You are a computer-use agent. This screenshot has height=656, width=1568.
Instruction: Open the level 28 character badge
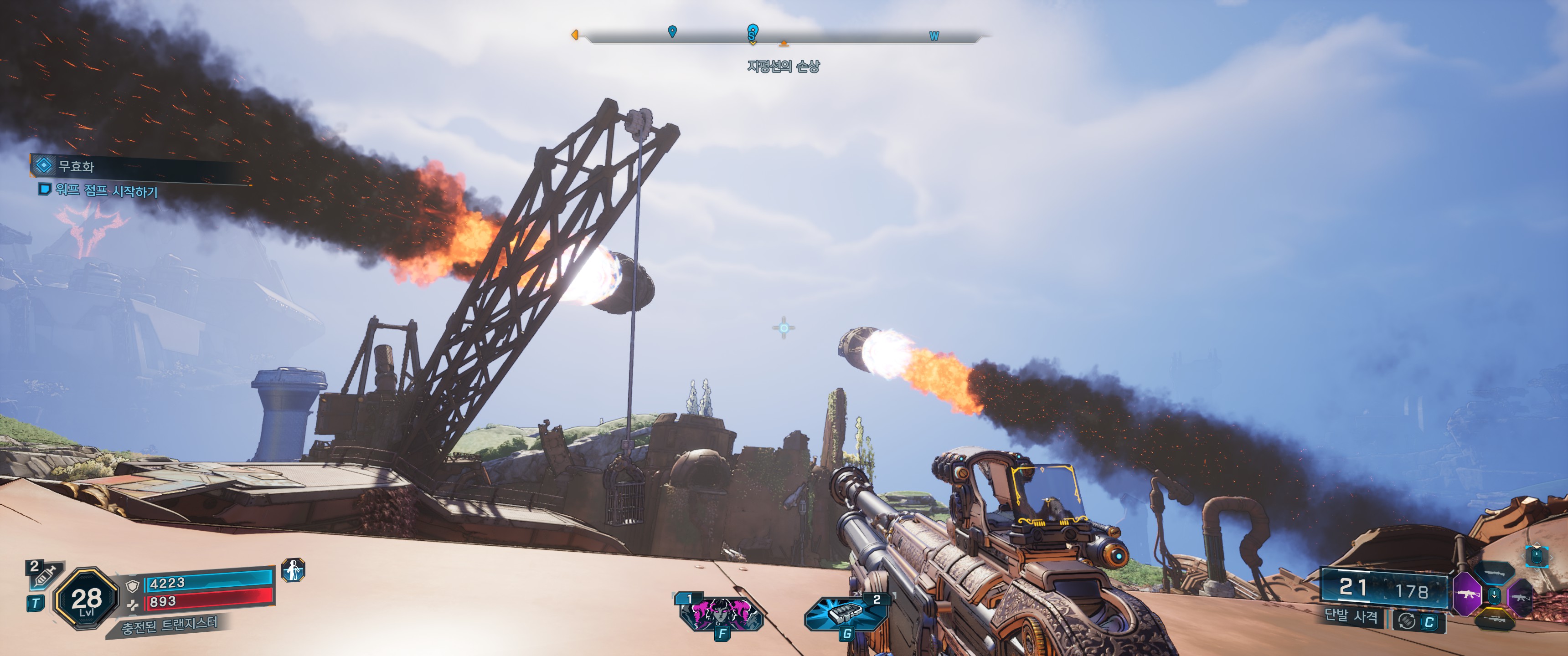86,600
